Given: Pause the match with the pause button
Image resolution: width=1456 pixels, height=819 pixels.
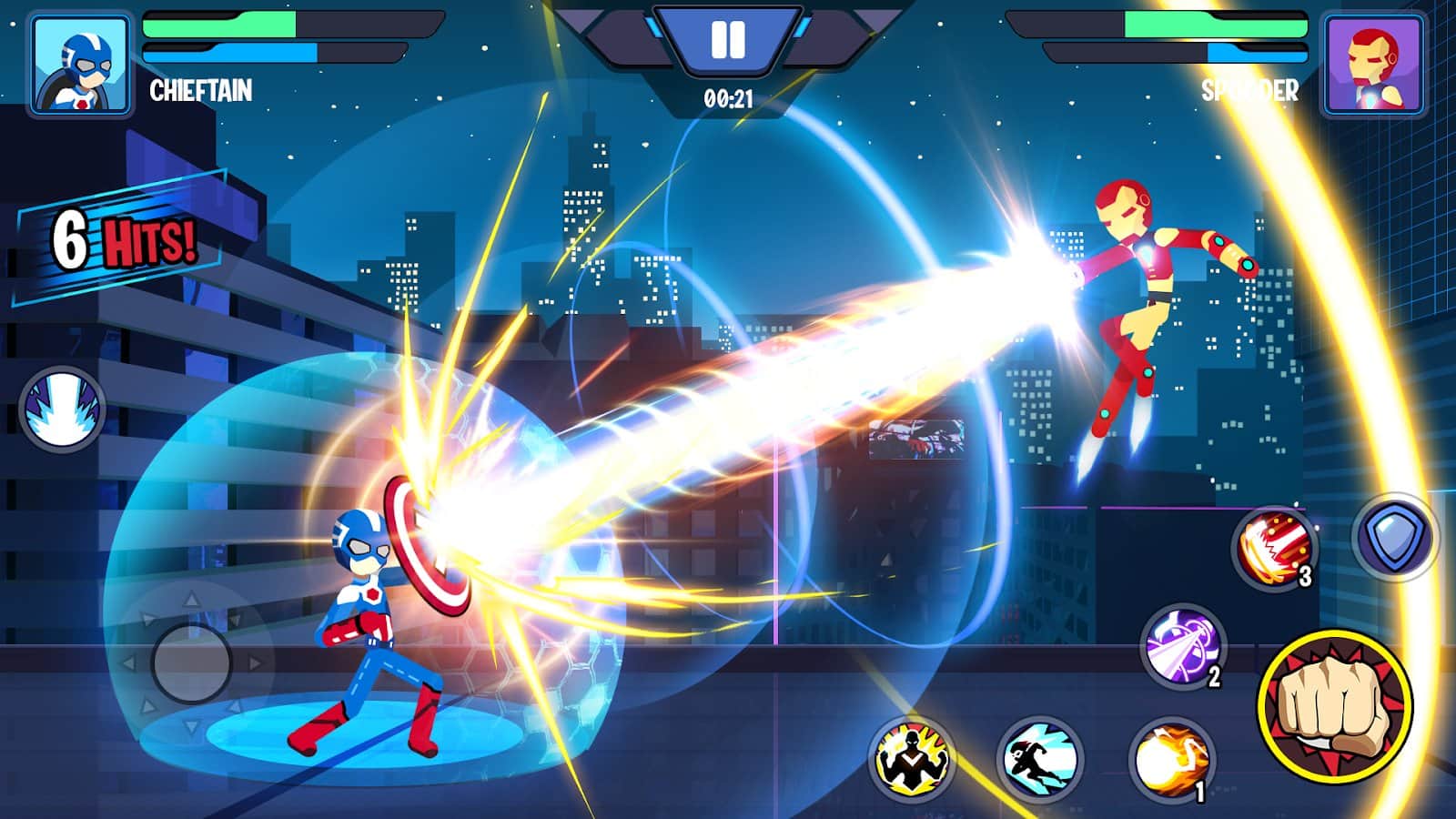Looking at the screenshot, I should click(x=728, y=38).
